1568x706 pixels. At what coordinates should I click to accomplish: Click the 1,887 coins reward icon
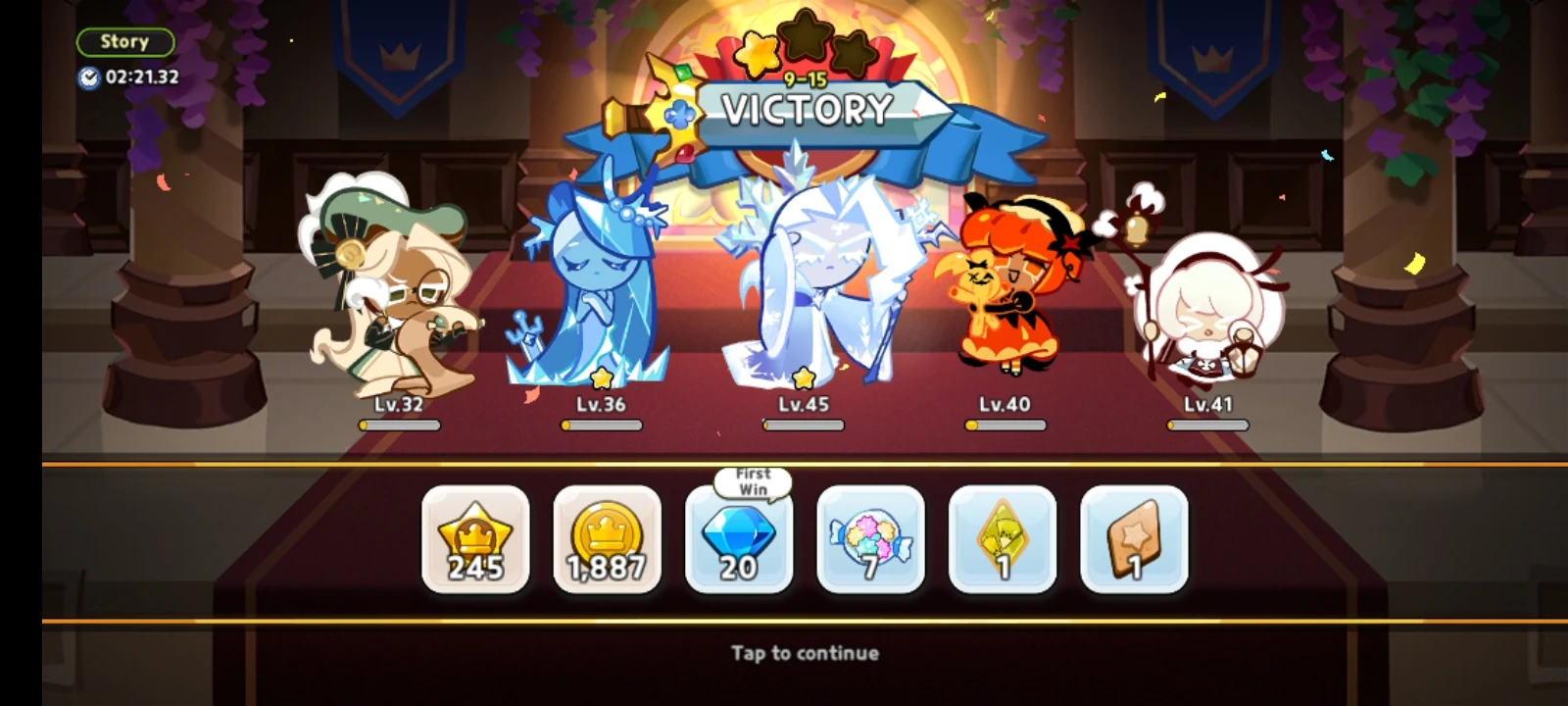coord(608,539)
